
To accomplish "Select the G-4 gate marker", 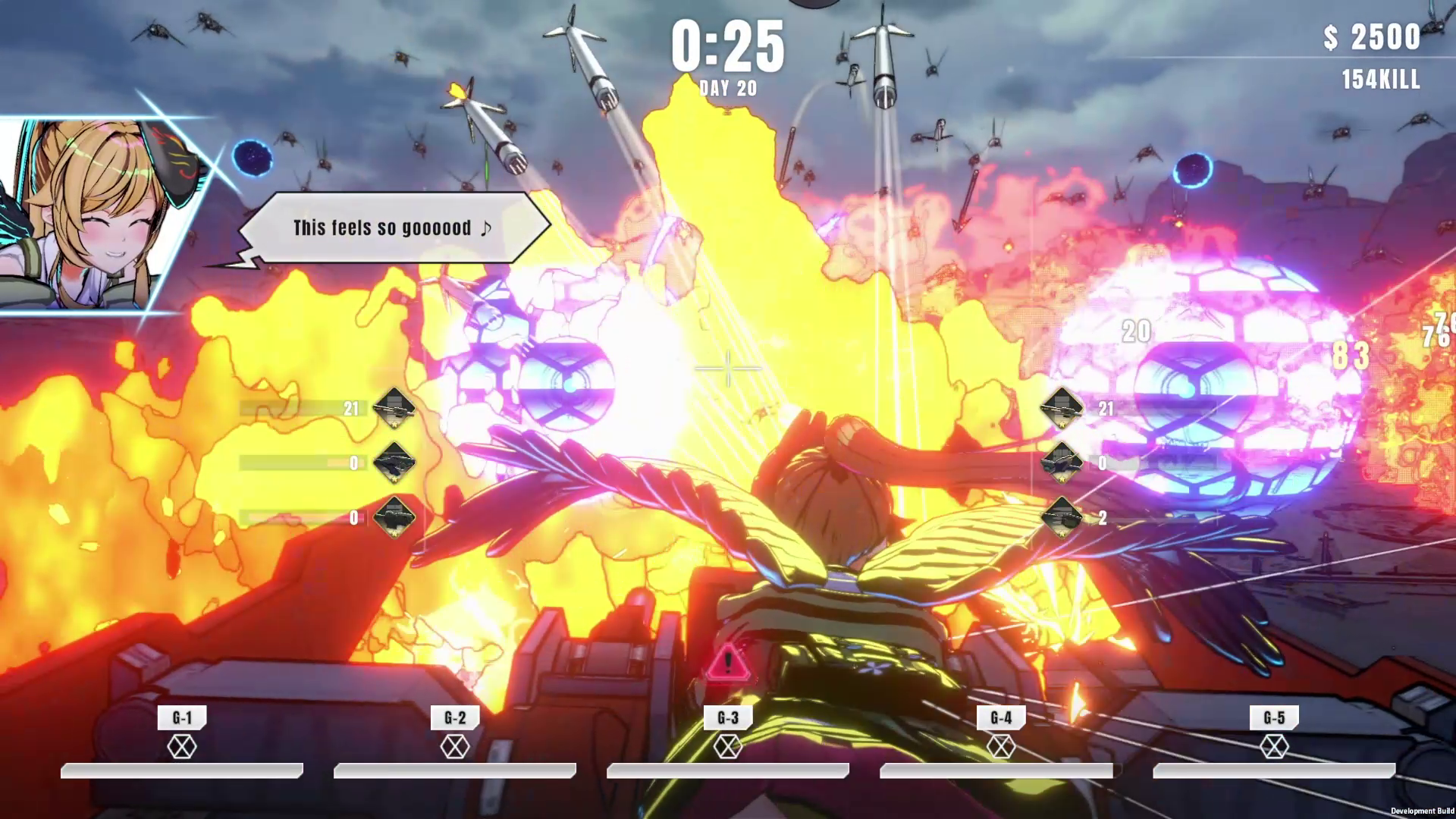I will pyautogui.click(x=1001, y=718).
